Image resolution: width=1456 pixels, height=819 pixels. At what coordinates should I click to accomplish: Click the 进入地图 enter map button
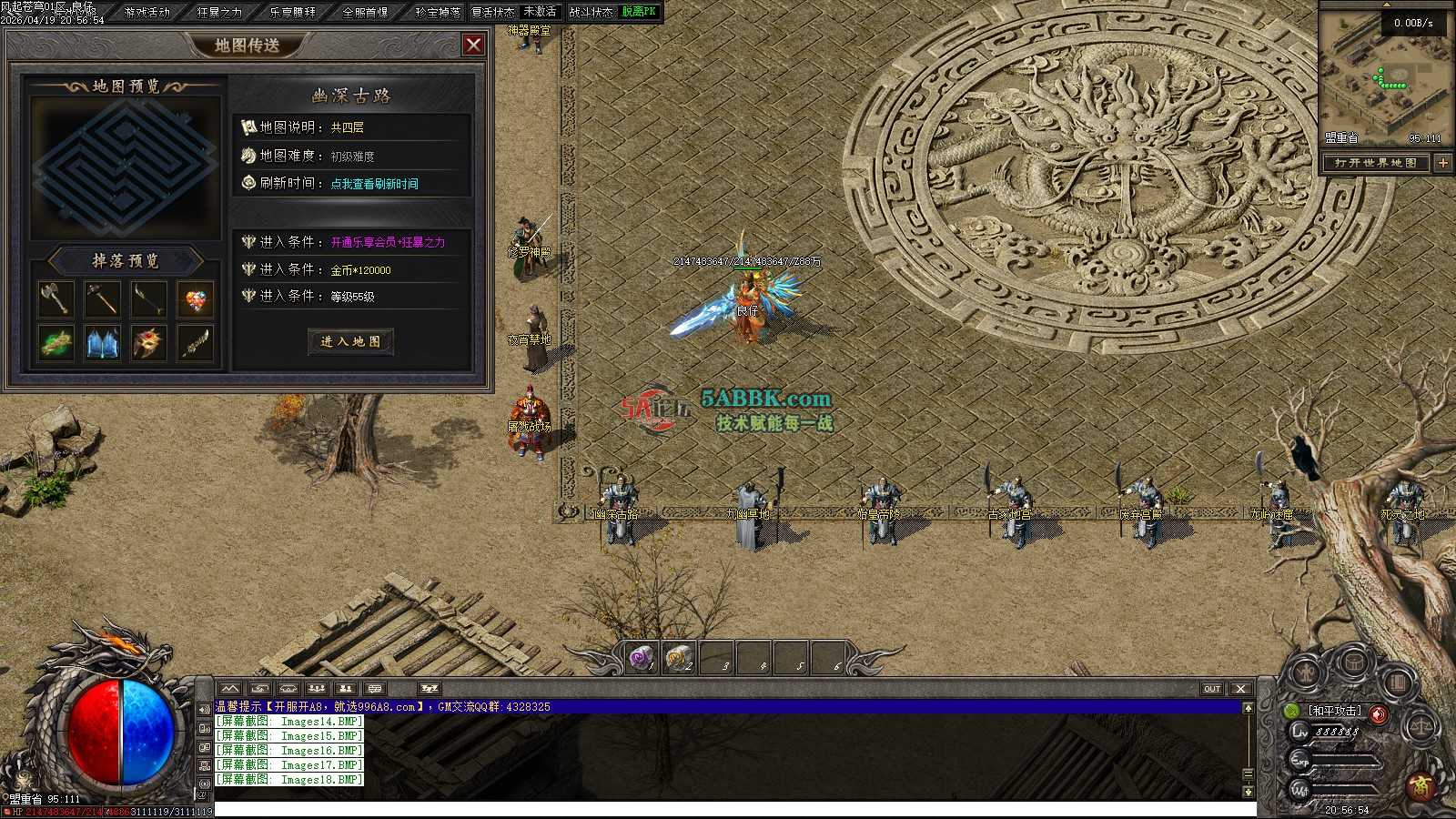(x=350, y=341)
